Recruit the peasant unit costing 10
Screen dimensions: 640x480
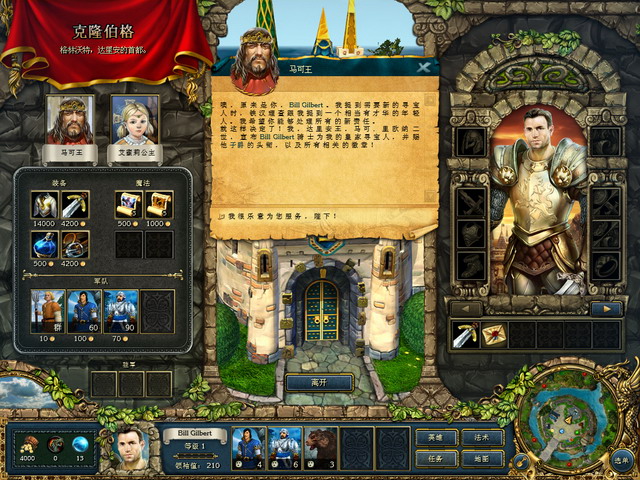(46, 311)
